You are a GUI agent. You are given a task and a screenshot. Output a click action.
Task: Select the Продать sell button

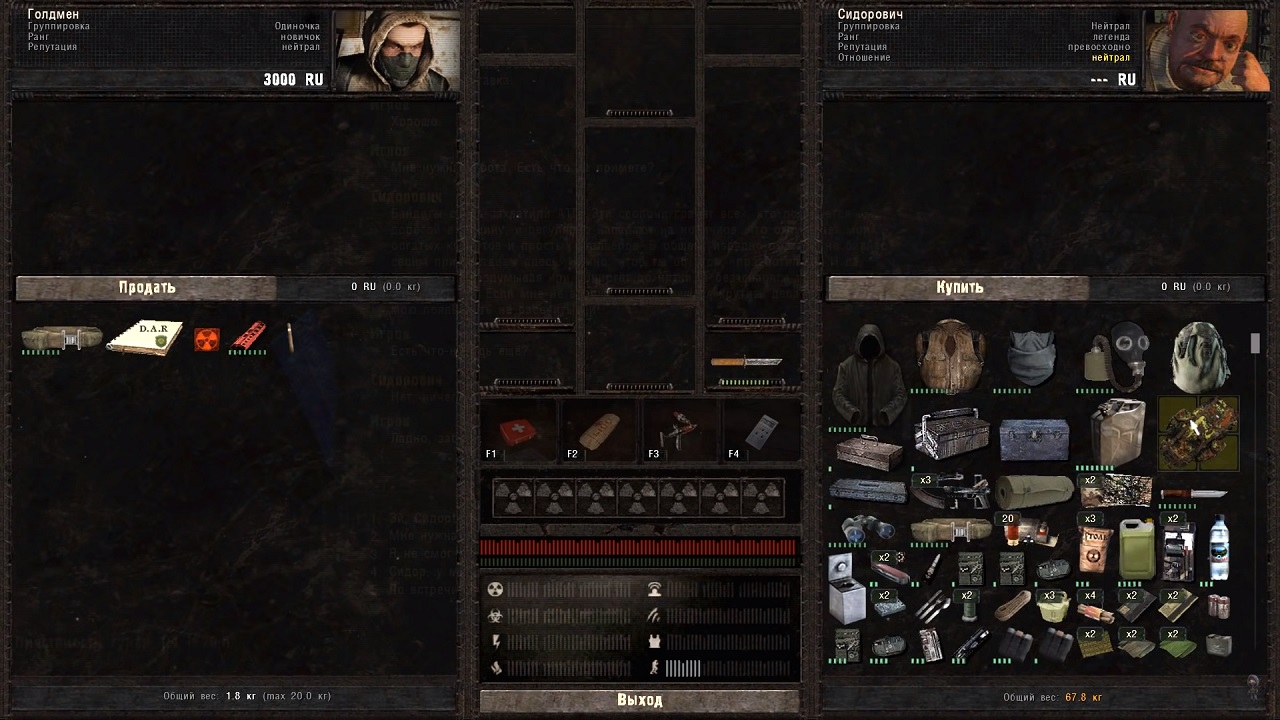click(x=147, y=288)
